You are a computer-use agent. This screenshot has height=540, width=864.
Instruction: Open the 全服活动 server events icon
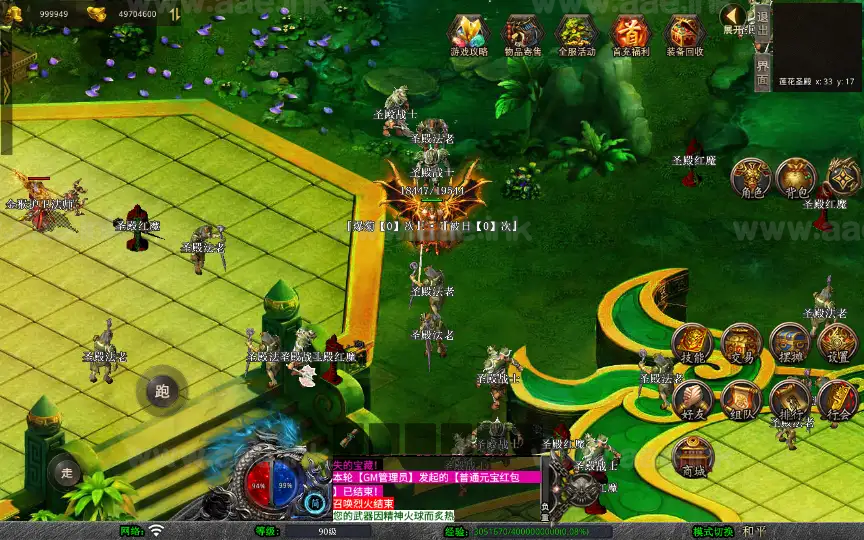(x=576, y=35)
